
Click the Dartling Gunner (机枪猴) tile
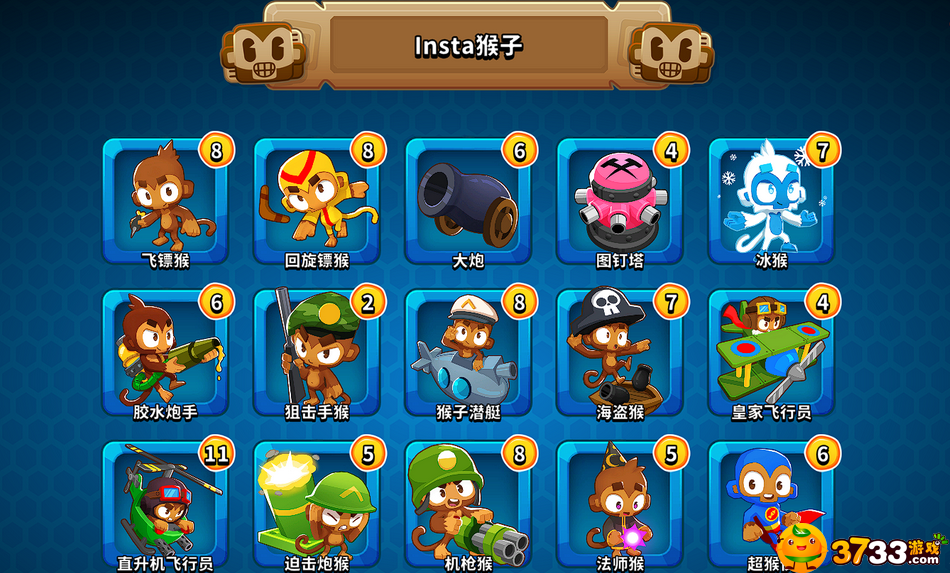click(x=468, y=505)
